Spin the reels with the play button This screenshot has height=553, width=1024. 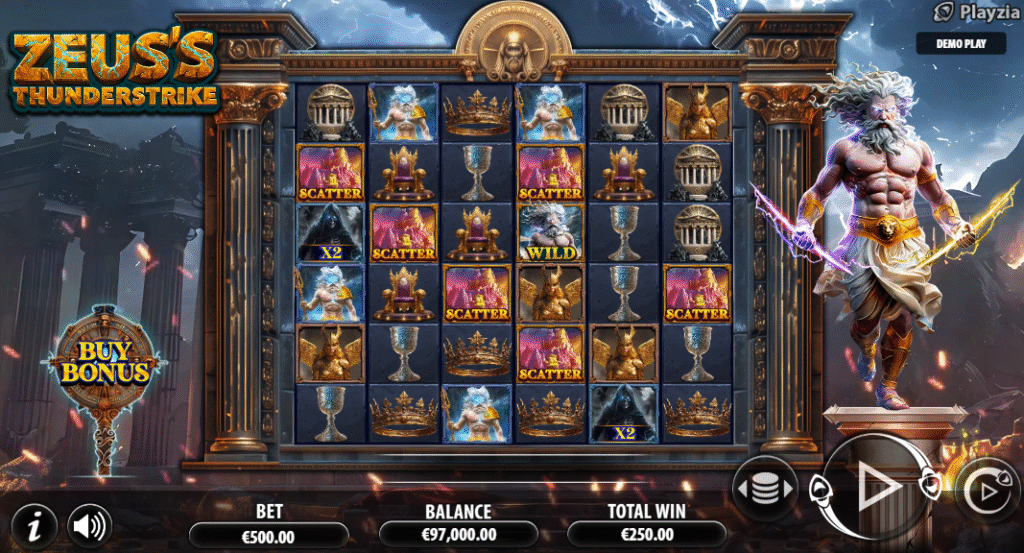click(x=877, y=487)
